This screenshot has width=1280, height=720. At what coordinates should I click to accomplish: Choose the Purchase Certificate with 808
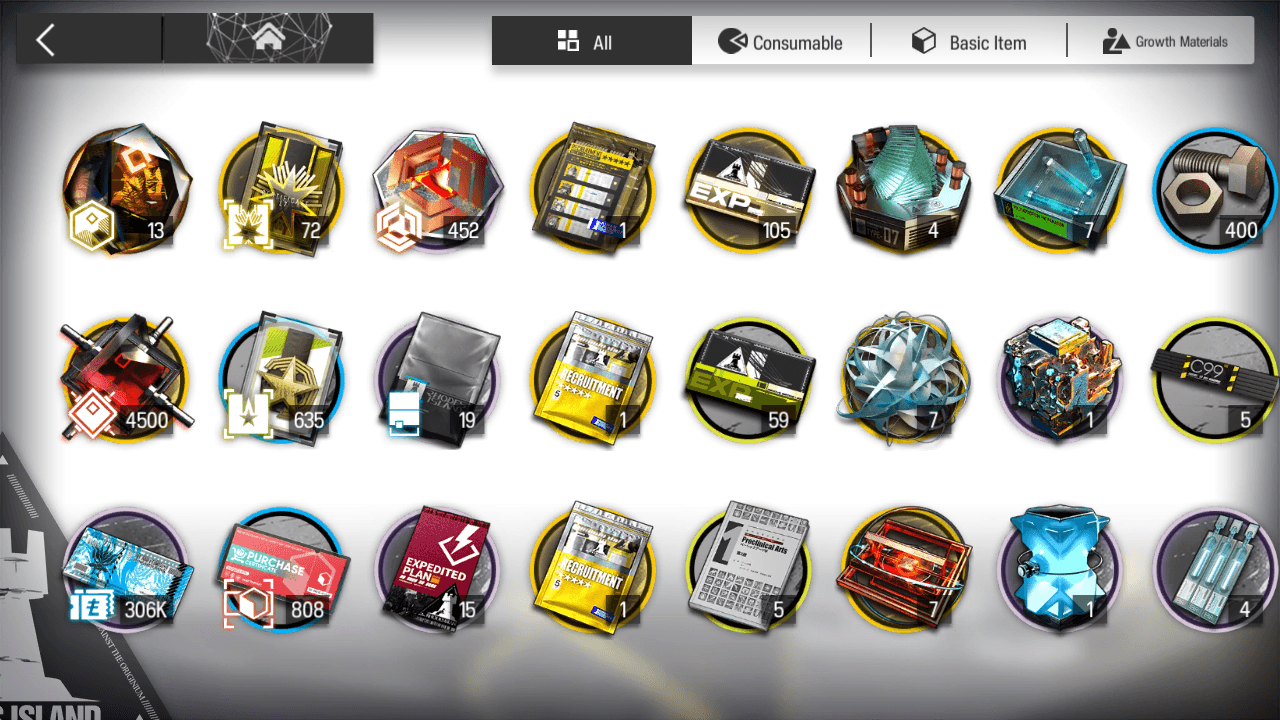coord(281,568)
